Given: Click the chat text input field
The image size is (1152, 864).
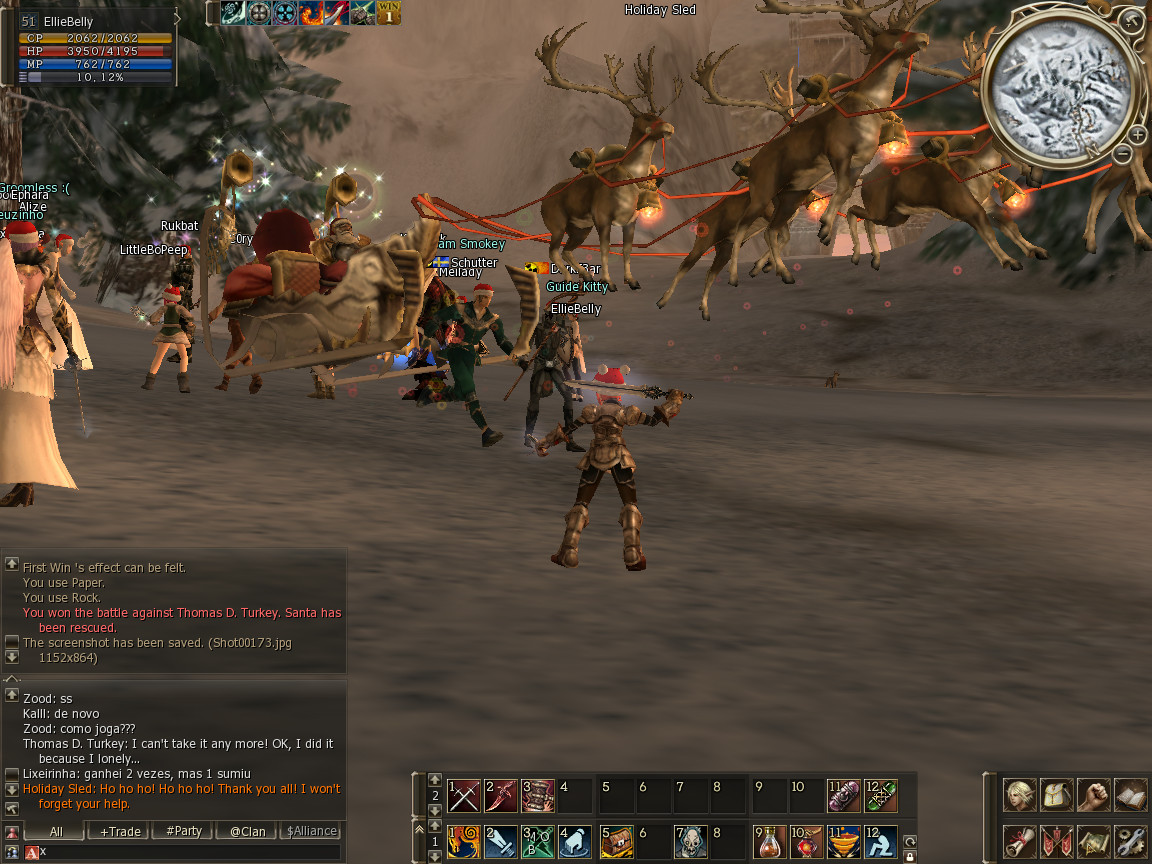Looking at the screenshot, I should coord(190,852).
